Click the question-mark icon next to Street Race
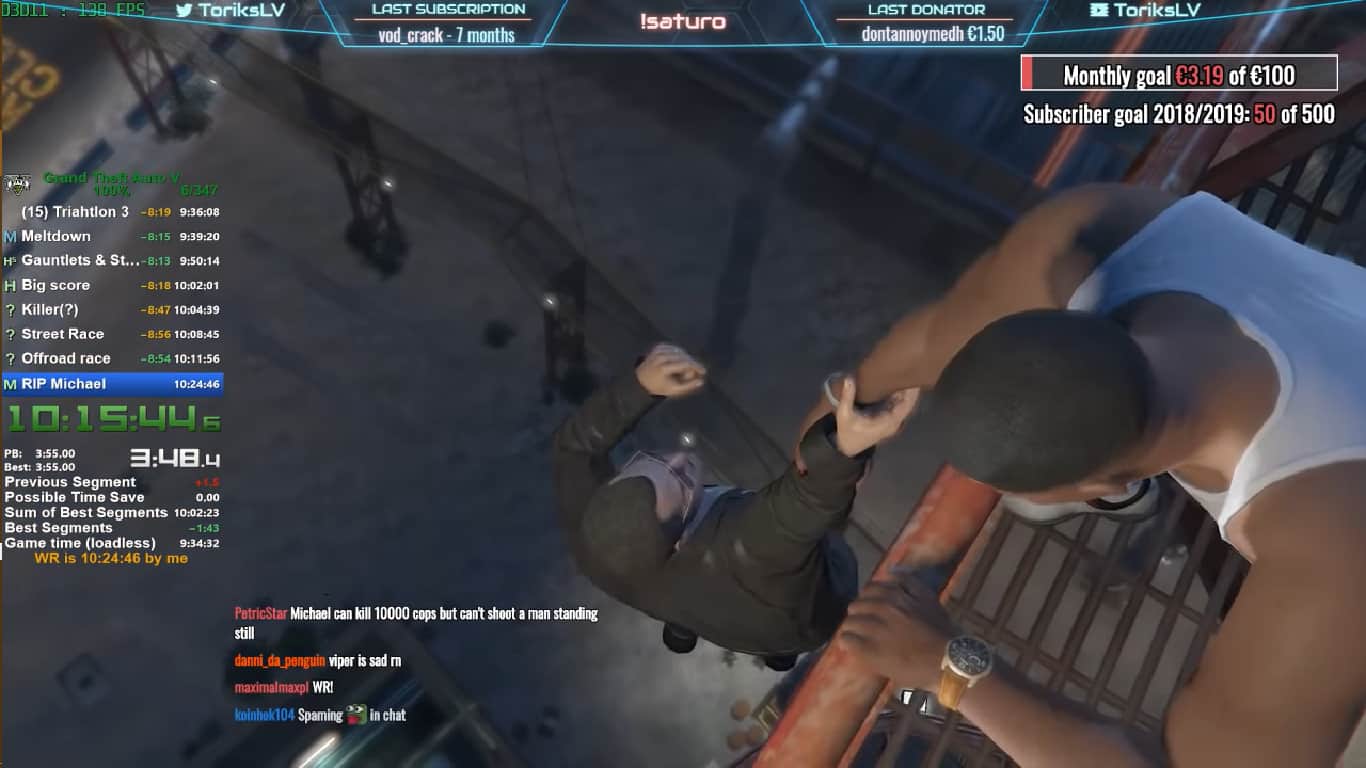Image resolution: width=1366 pixels, height=768 pixels. [8, 334]
